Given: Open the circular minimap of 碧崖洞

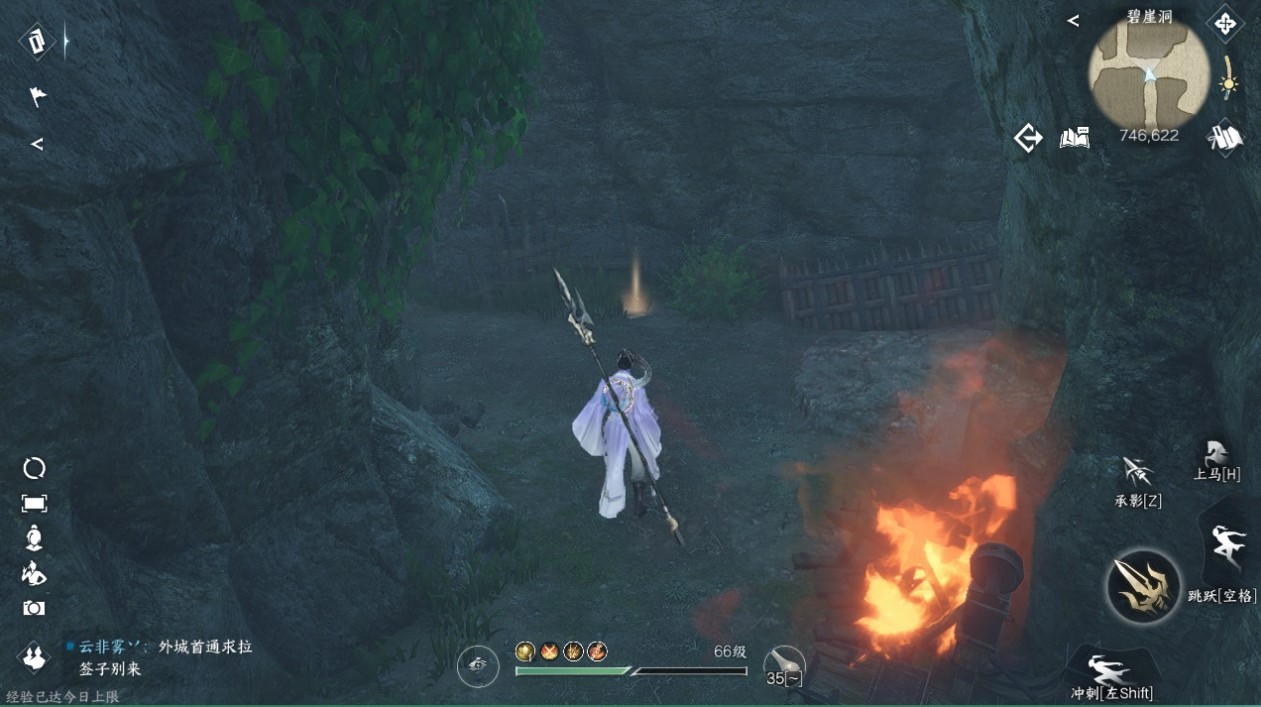Looking at the screenshot, I should 1148,73.
